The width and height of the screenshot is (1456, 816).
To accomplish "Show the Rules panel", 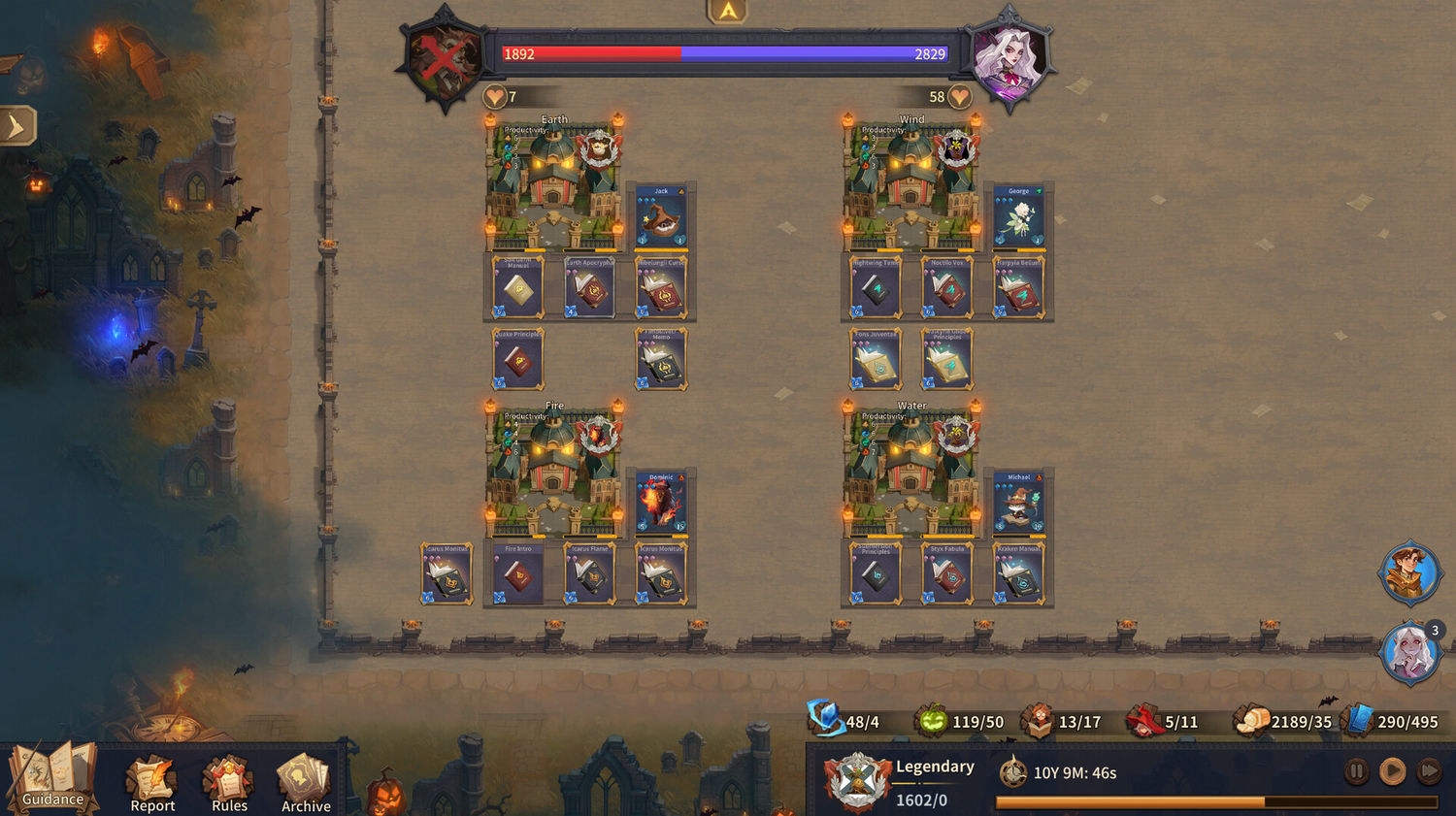I will coord(229,781).
